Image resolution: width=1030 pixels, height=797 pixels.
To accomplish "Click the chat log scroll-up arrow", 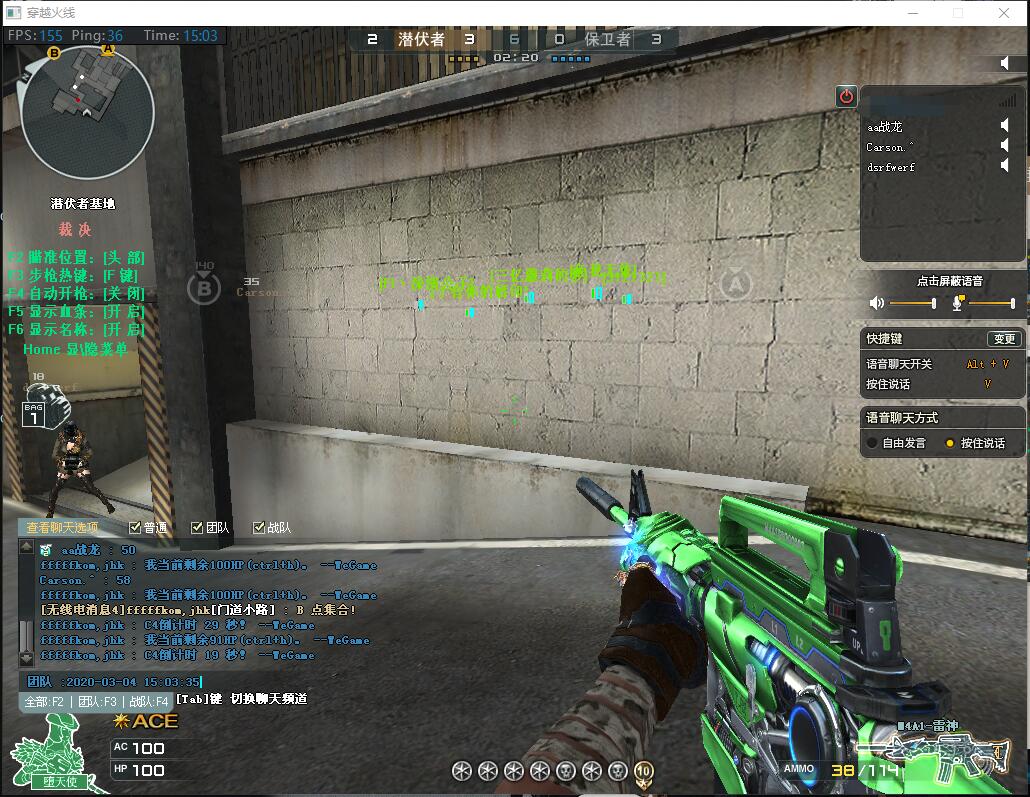I will (x=25, y=547).
